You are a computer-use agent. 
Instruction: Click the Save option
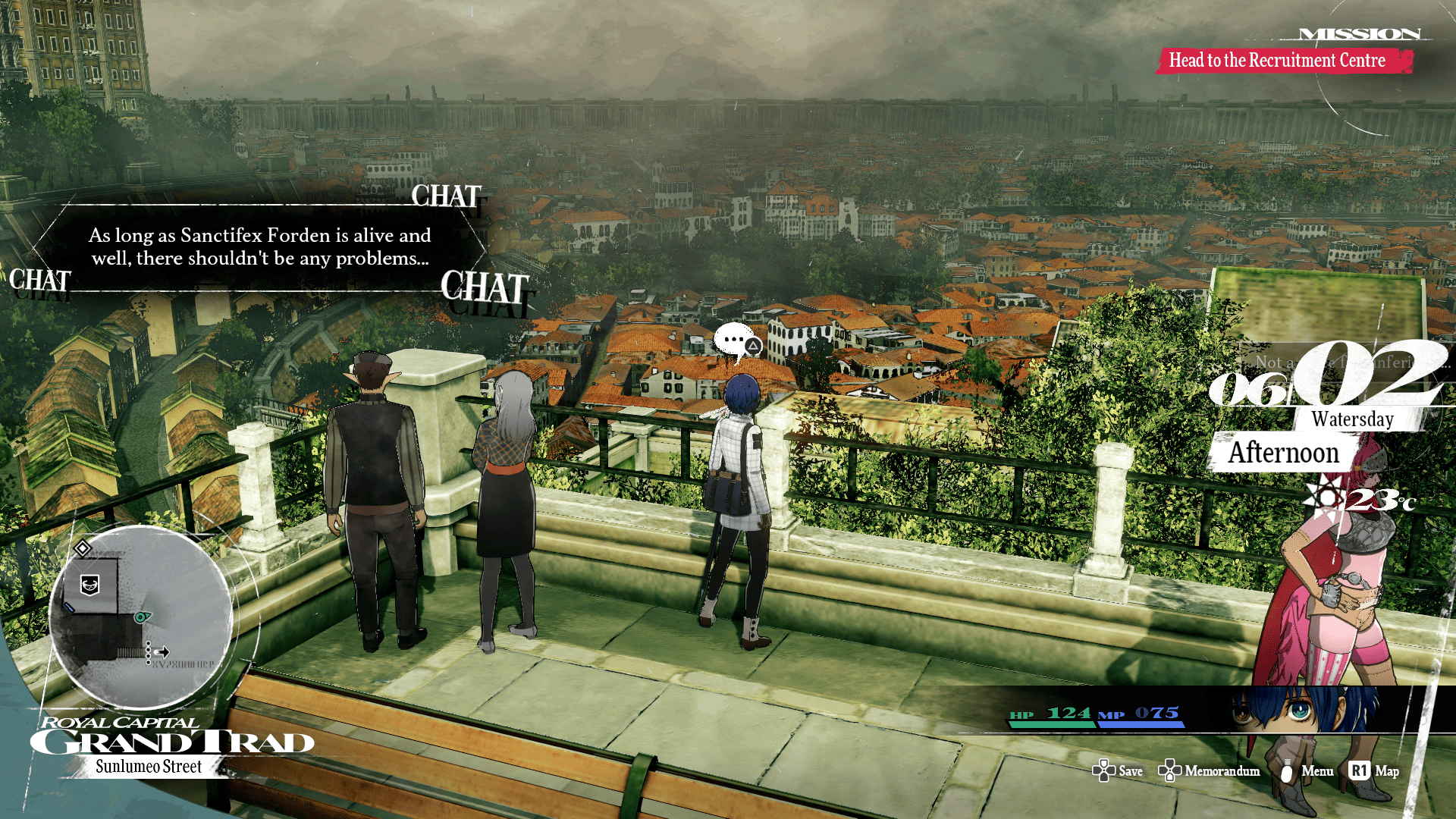coord(1130,771)
